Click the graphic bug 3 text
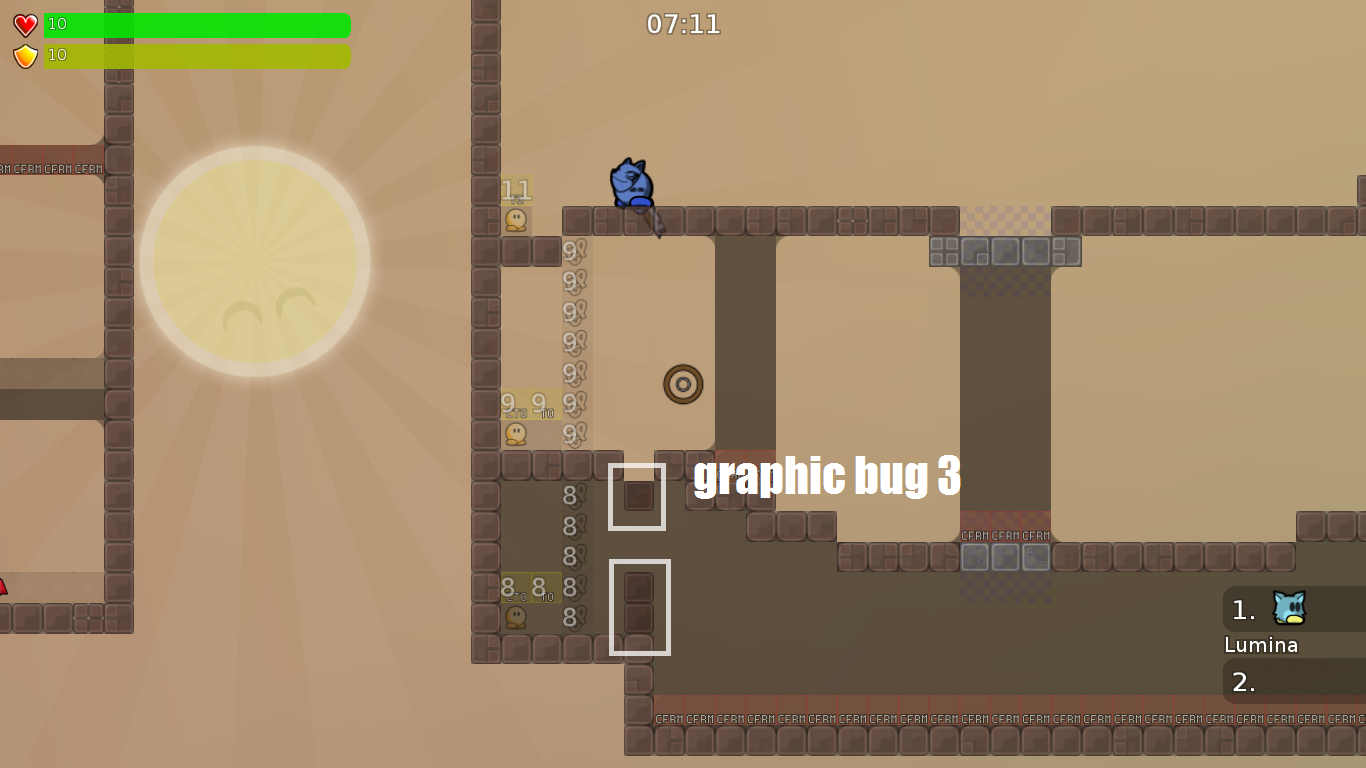The image size is (1366, 768). 827,478
